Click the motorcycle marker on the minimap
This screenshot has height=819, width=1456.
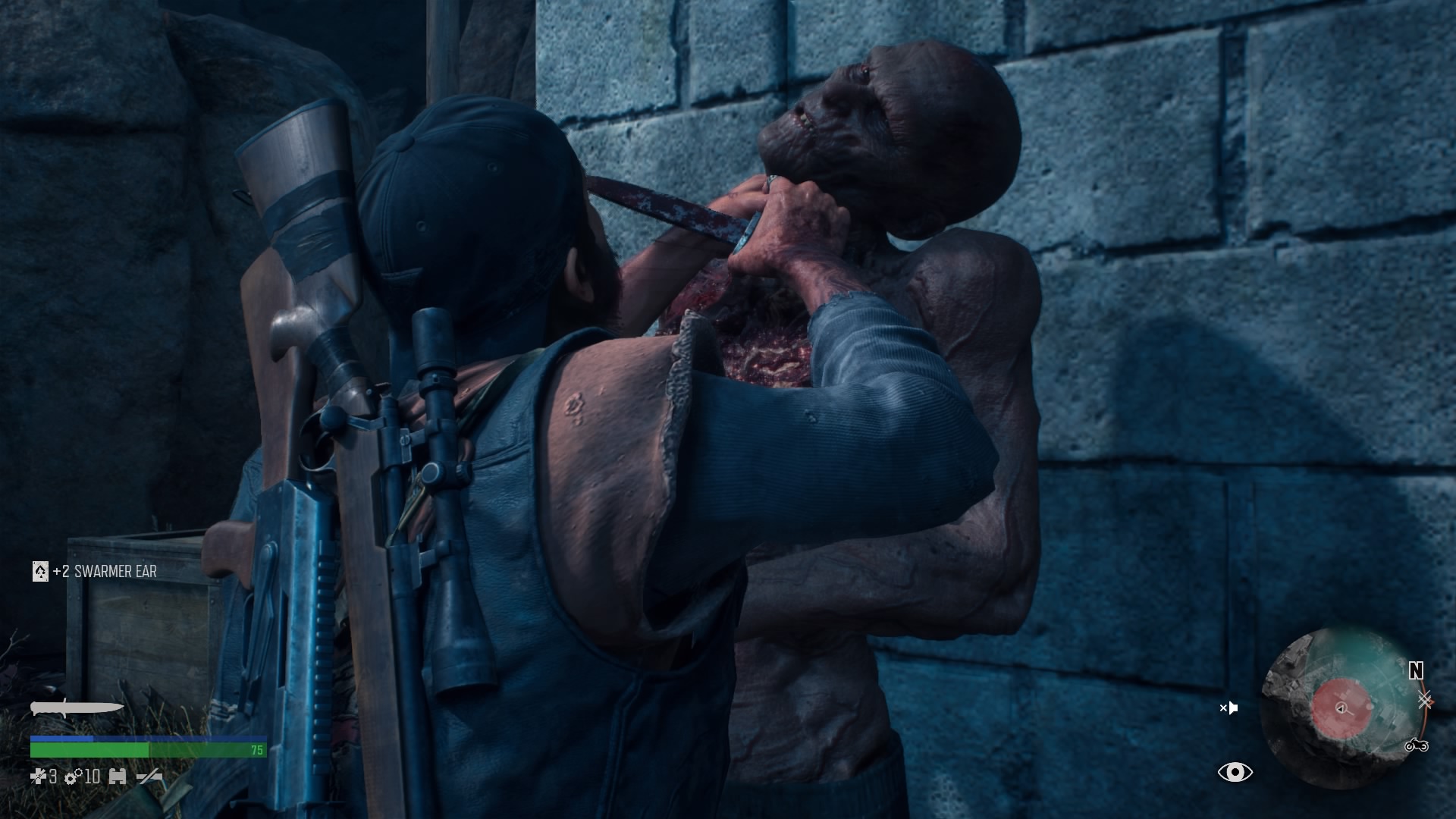coord(1416,745)
